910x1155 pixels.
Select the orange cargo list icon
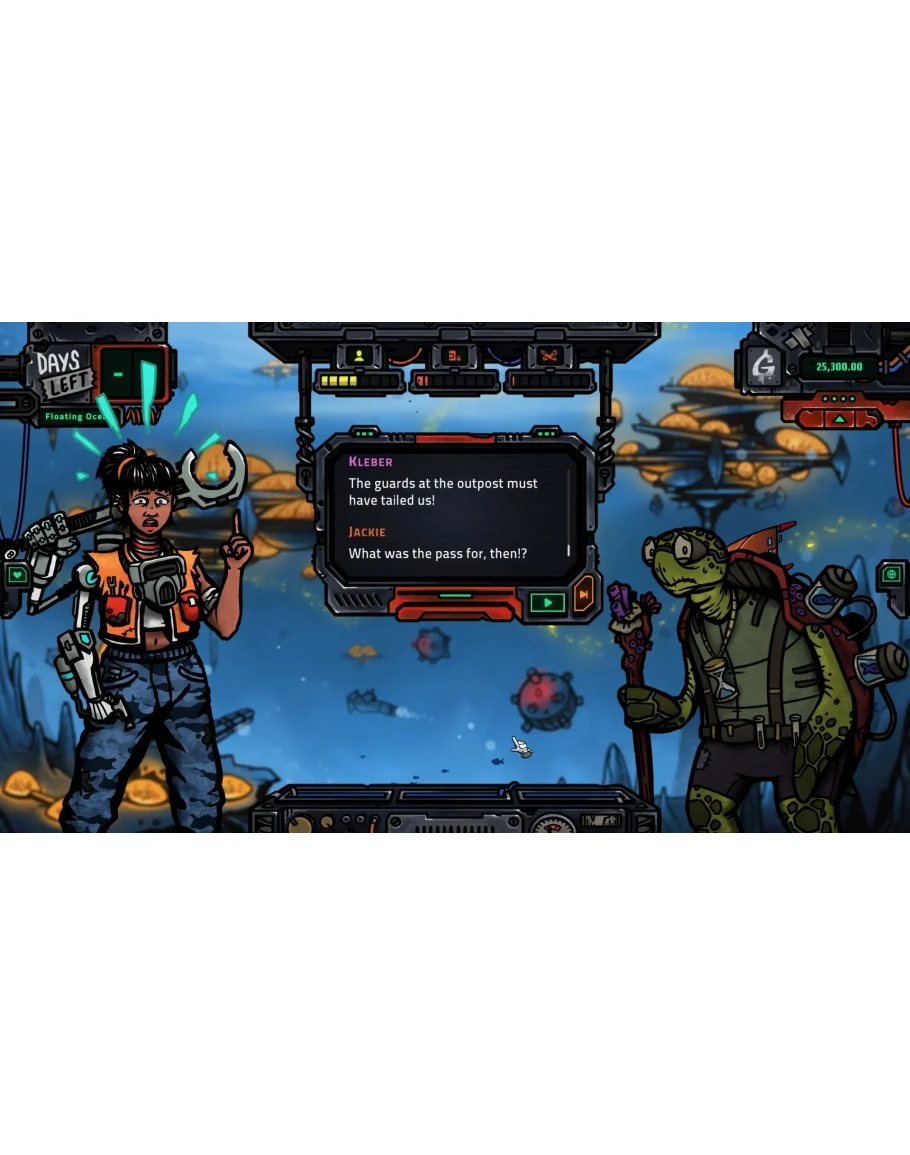453,355
